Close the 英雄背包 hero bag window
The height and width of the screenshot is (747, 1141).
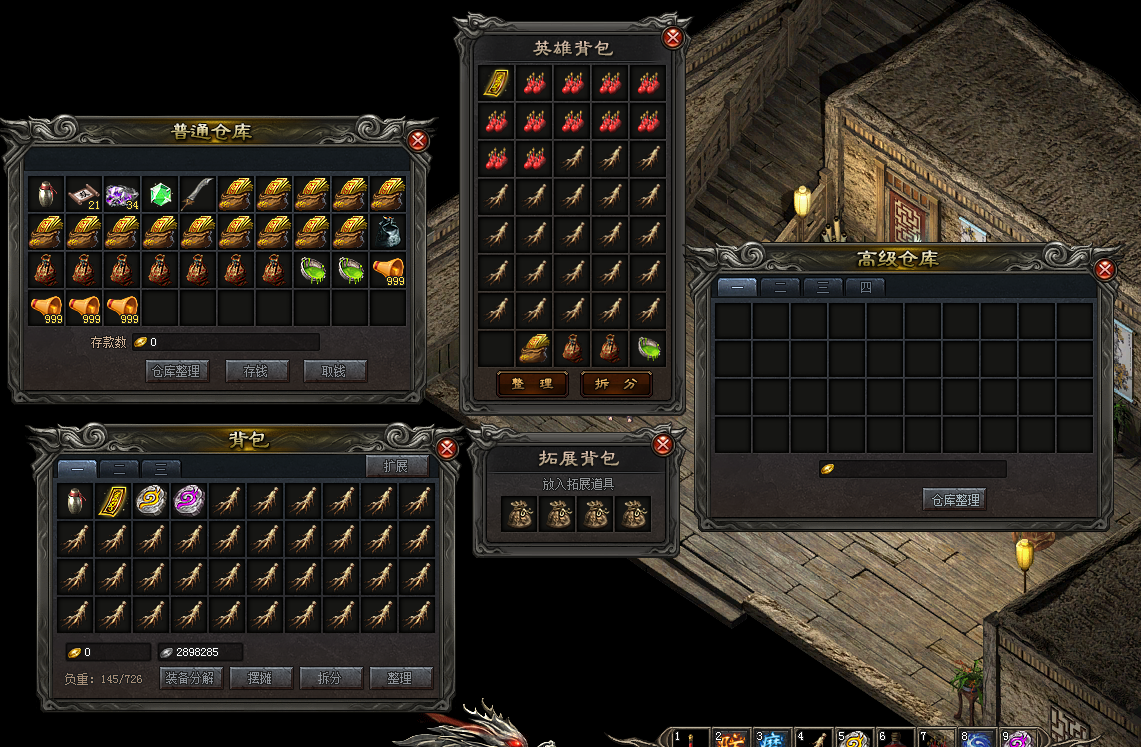(674, 38)
